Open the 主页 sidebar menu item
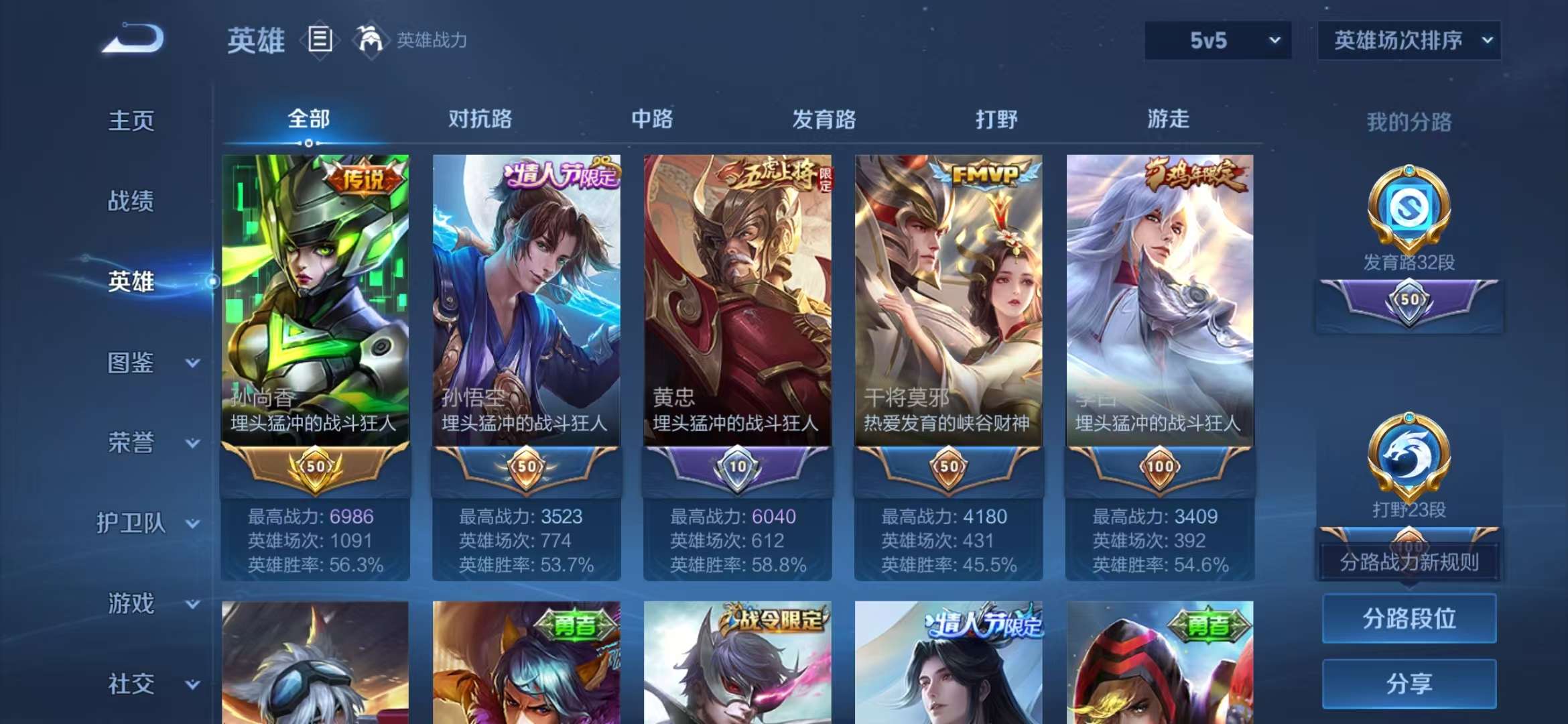 131,121
